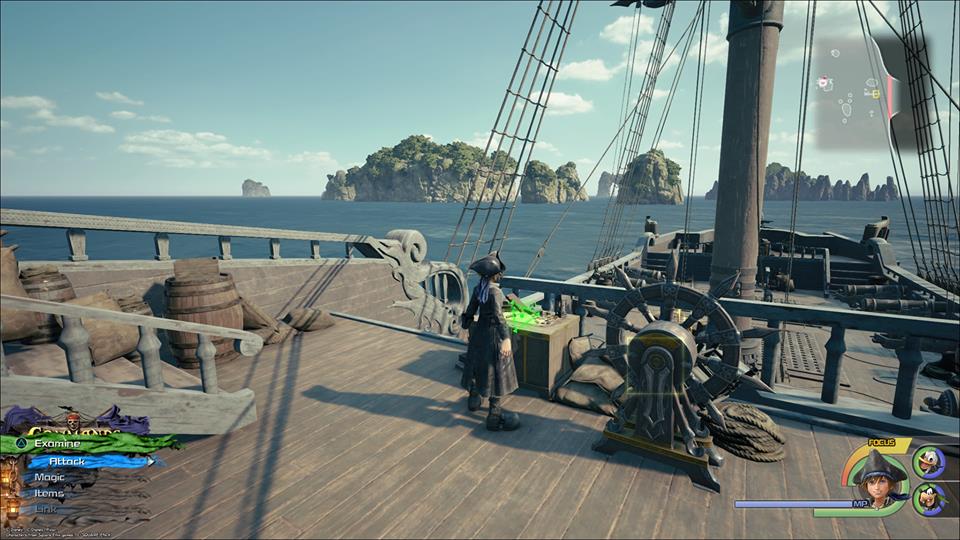Select the Examine command
The width and height of the screenshot is (960, 540).
[58, 443]
